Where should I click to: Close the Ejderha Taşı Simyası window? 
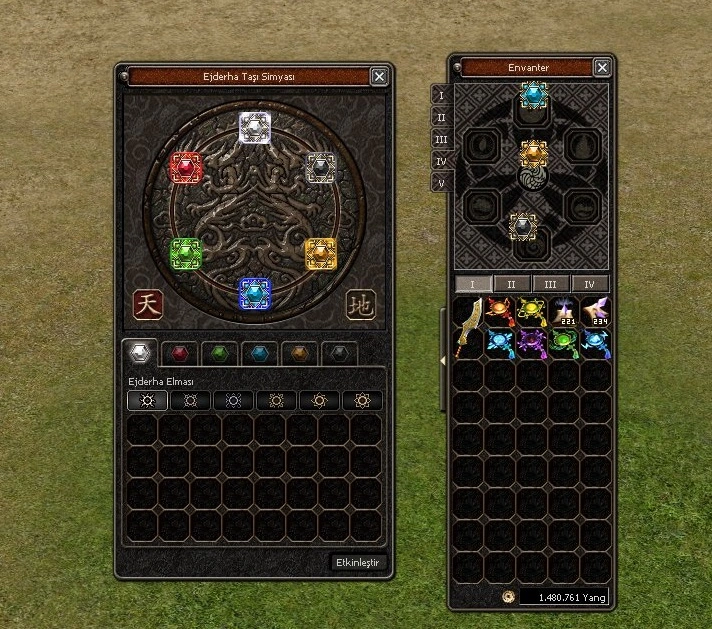(379, 76)
